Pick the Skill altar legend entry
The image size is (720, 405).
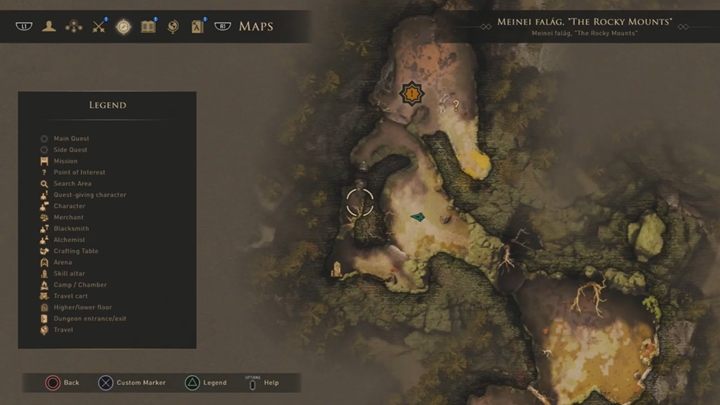[70, 273]
